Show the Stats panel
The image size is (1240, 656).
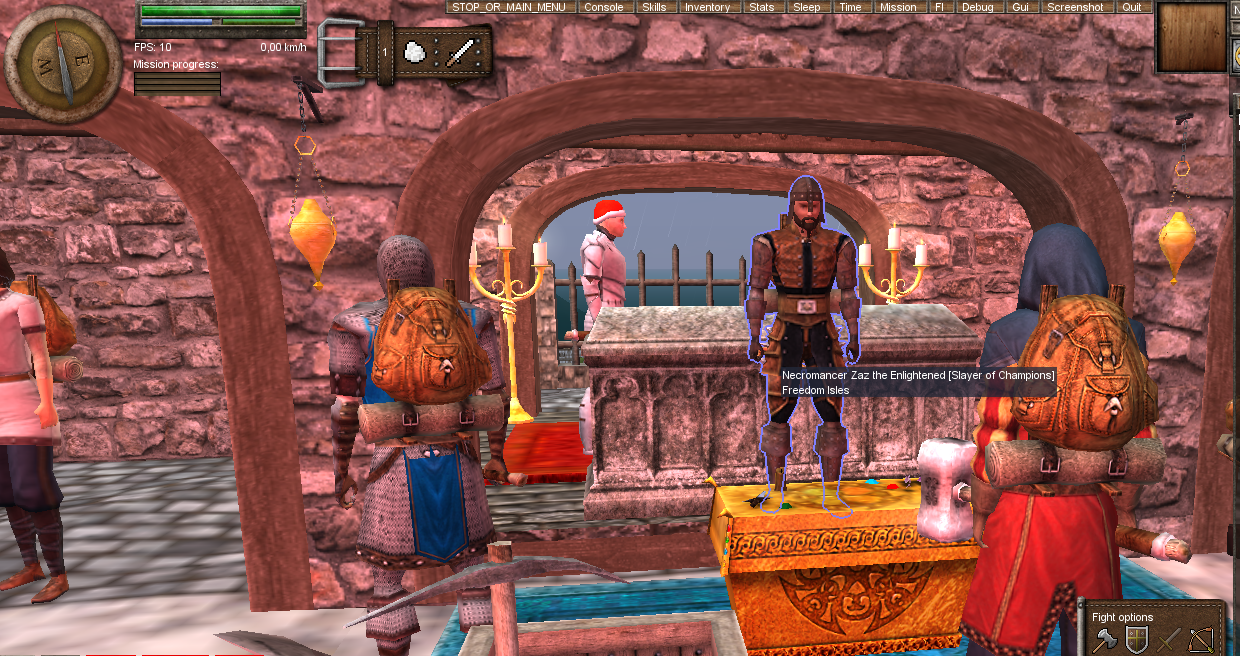point(761,7)
